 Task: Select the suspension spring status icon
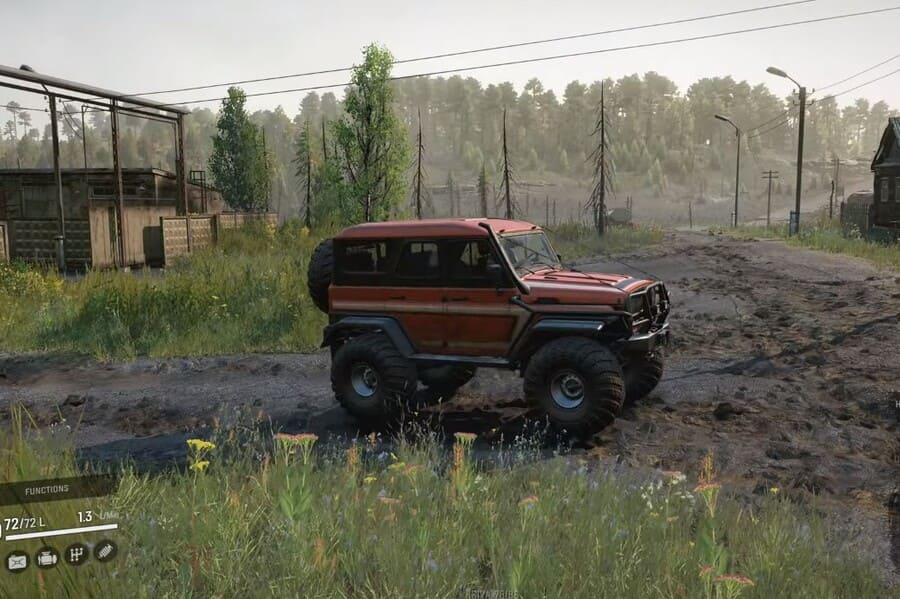click(105, 551)
